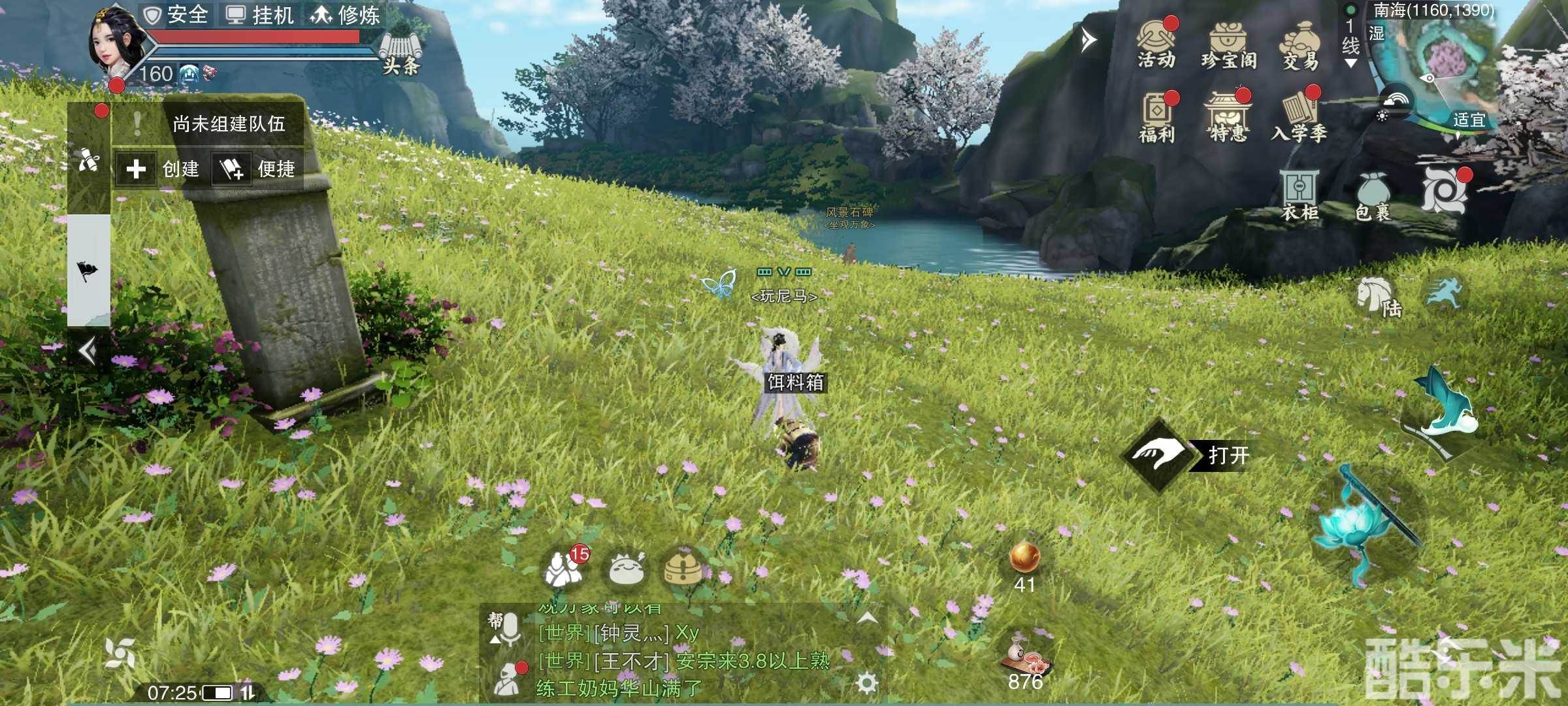Image resolution: width=1568 pixels, height=706 pixels.
Task: Create a team with 创建 button
Action: 160,169
